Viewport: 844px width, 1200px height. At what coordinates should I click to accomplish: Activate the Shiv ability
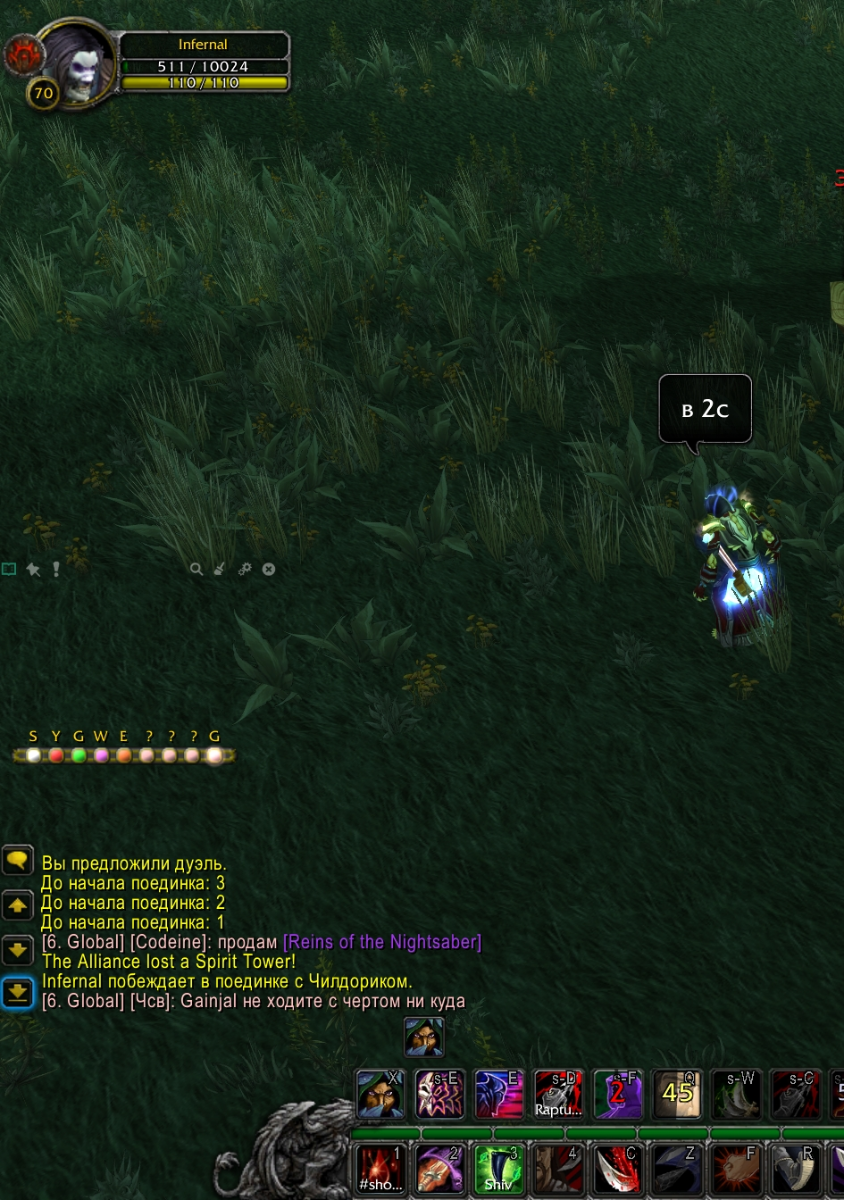498,1170
